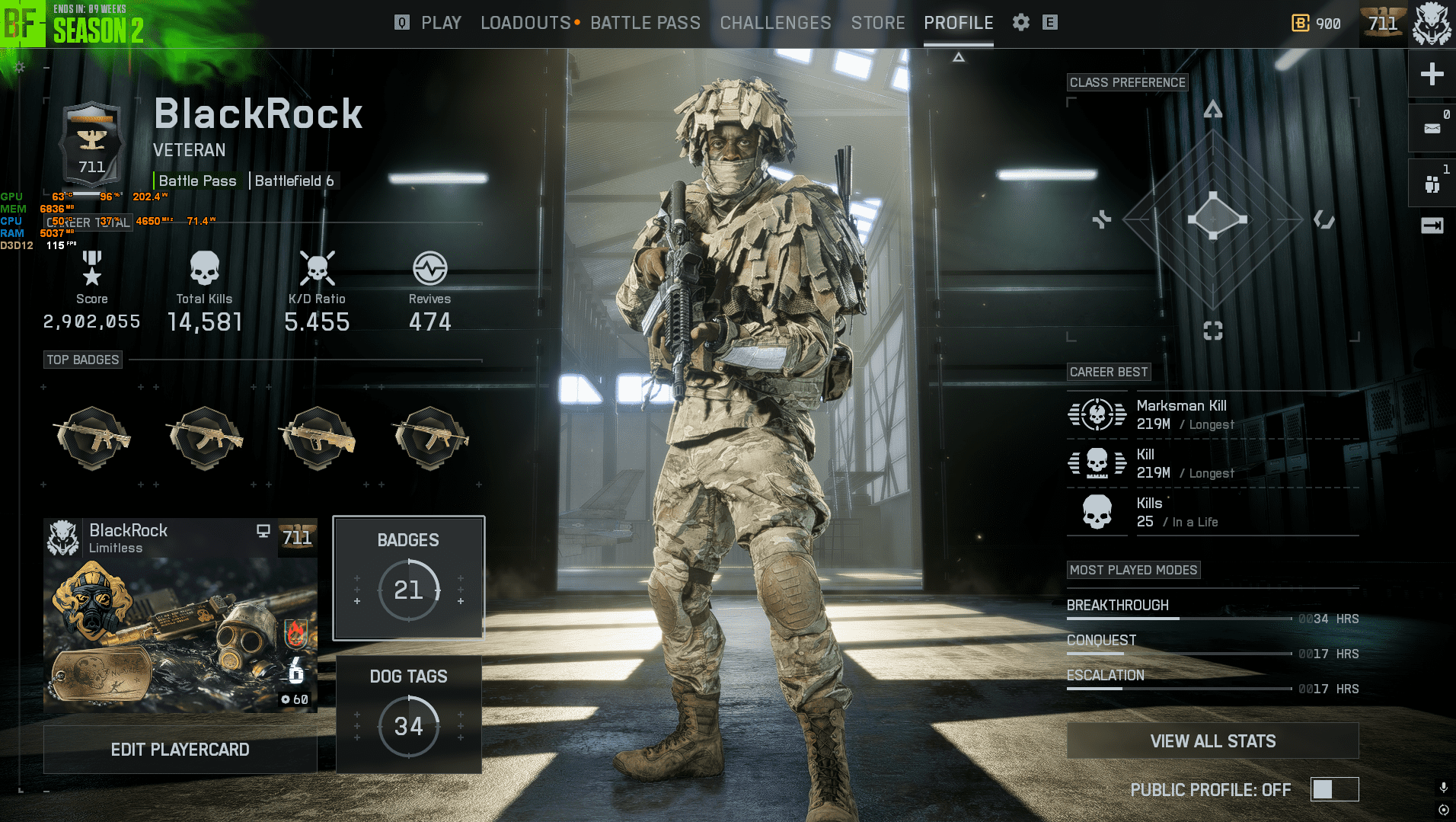Visit the Store tab
Viewport: 1456px width, 822px height.
point(878,23)
